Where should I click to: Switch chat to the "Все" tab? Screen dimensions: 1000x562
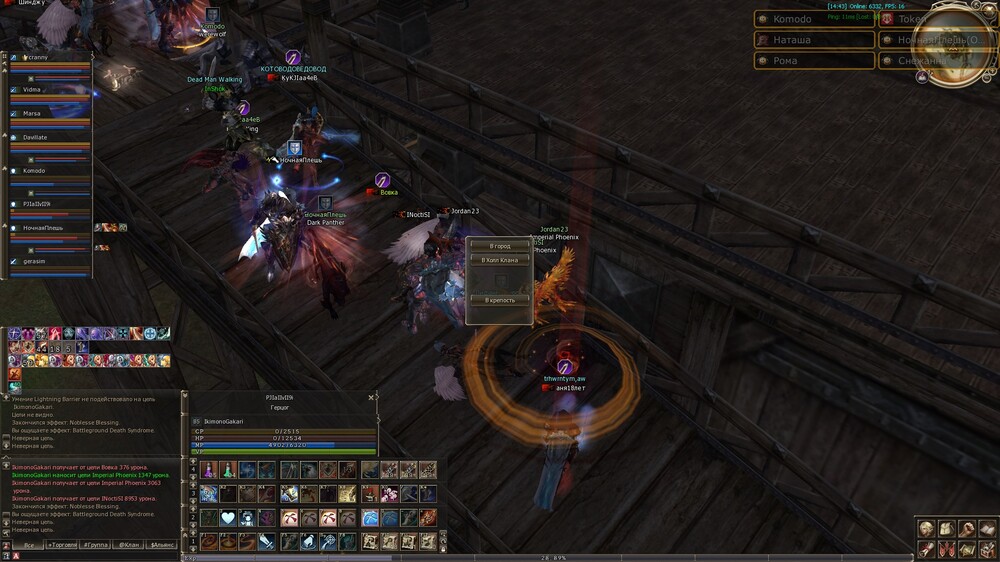(29, 545)
